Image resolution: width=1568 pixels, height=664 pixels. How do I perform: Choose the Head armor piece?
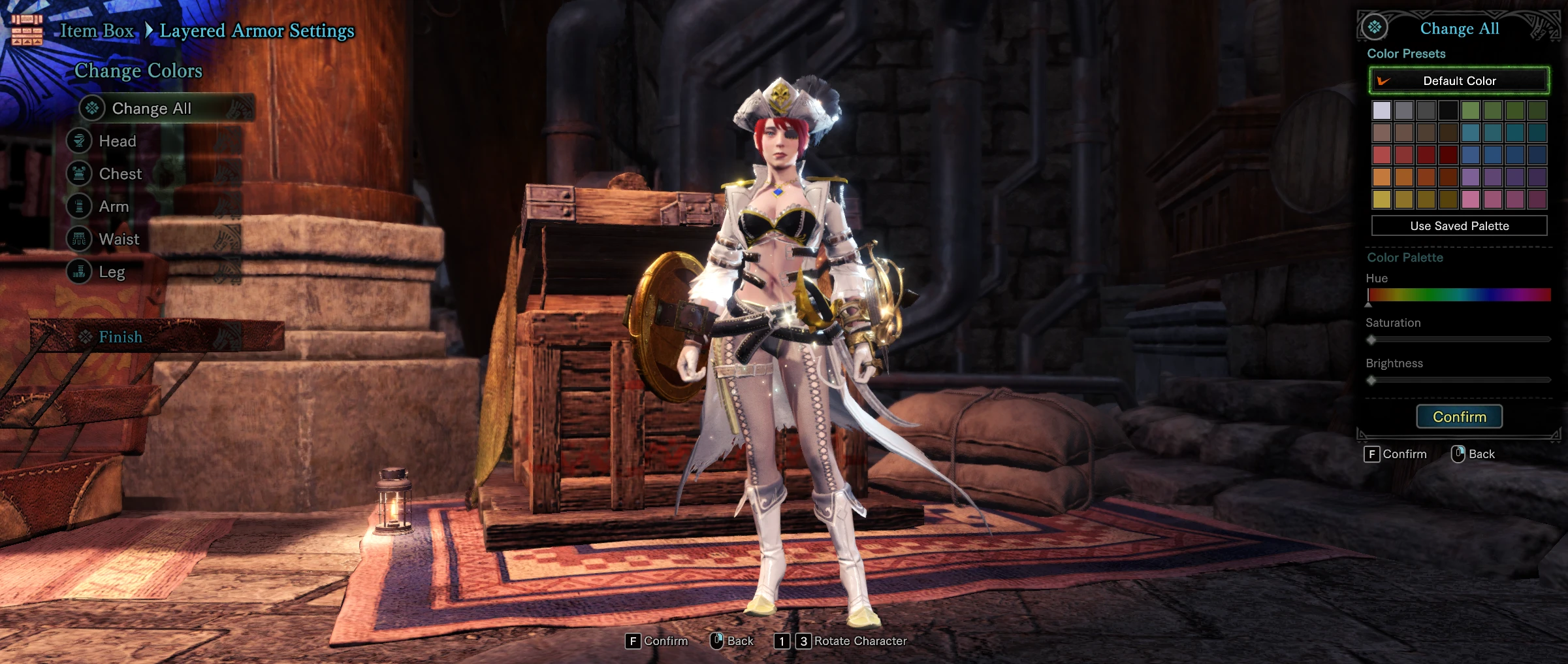coord(118,141)
